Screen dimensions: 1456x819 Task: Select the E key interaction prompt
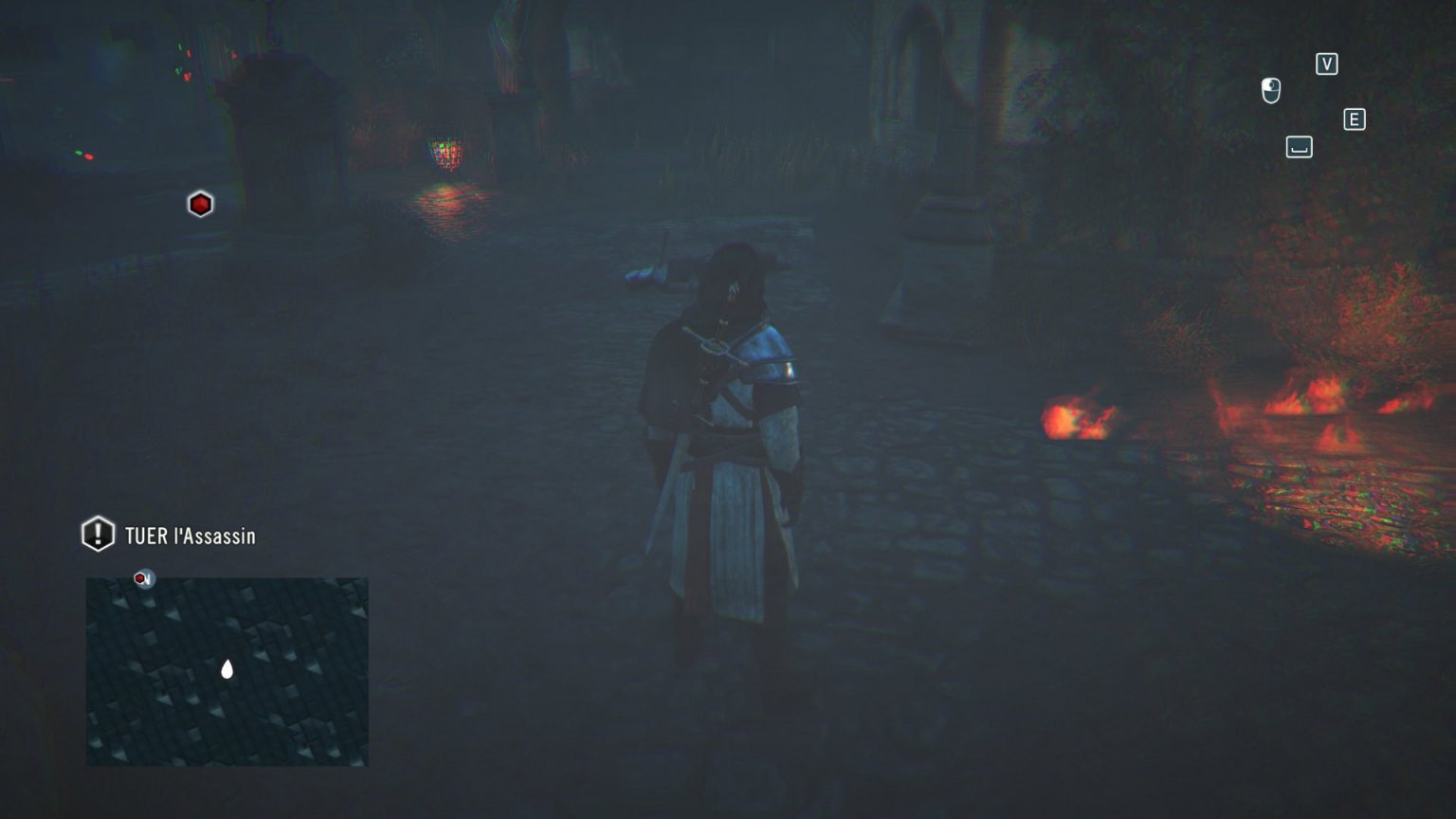click(x=1355, y=119)
